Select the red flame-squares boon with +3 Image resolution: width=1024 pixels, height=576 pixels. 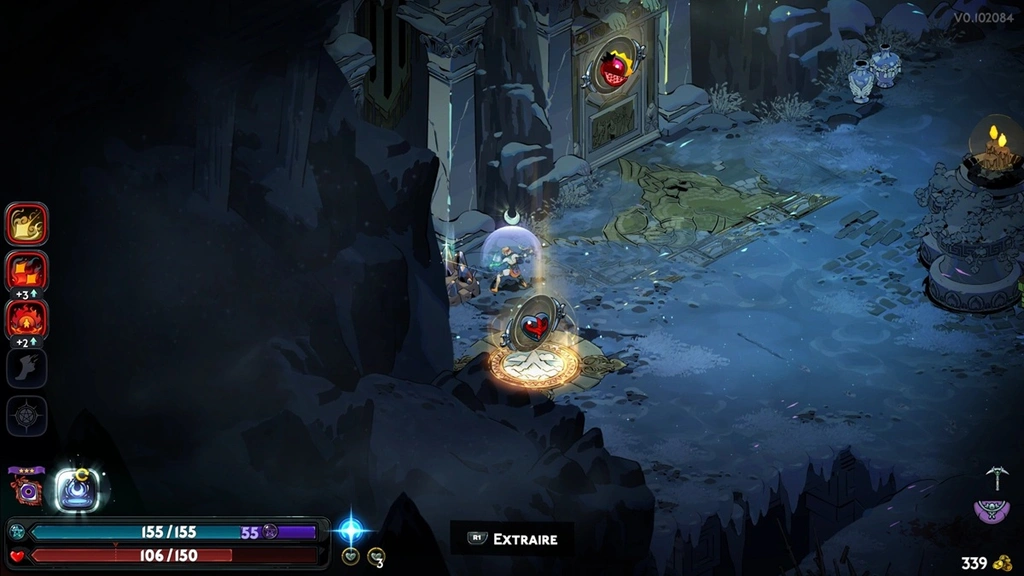click(27, 270)
